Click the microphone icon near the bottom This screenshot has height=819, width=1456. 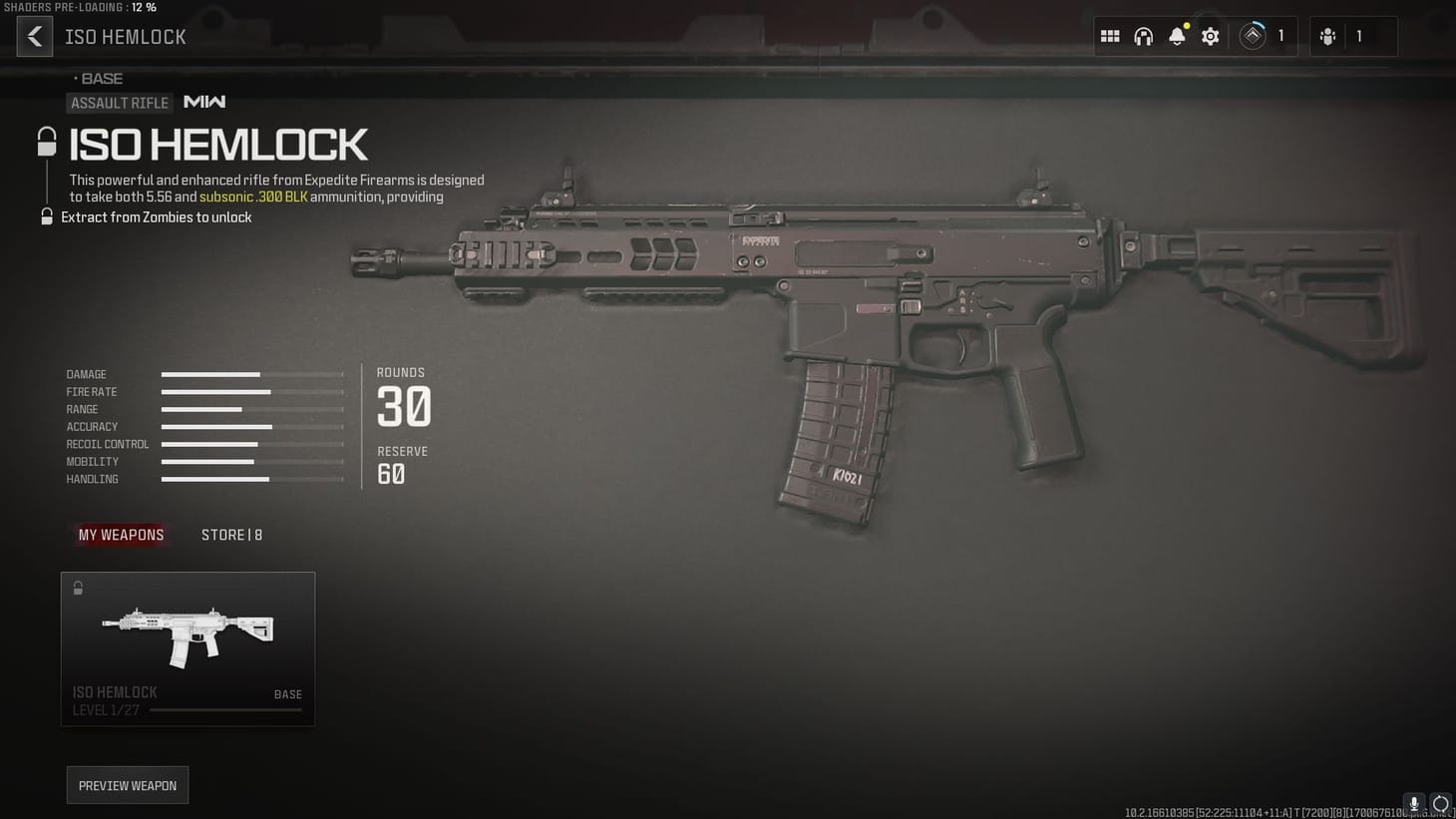click(x=1413, y=804)
